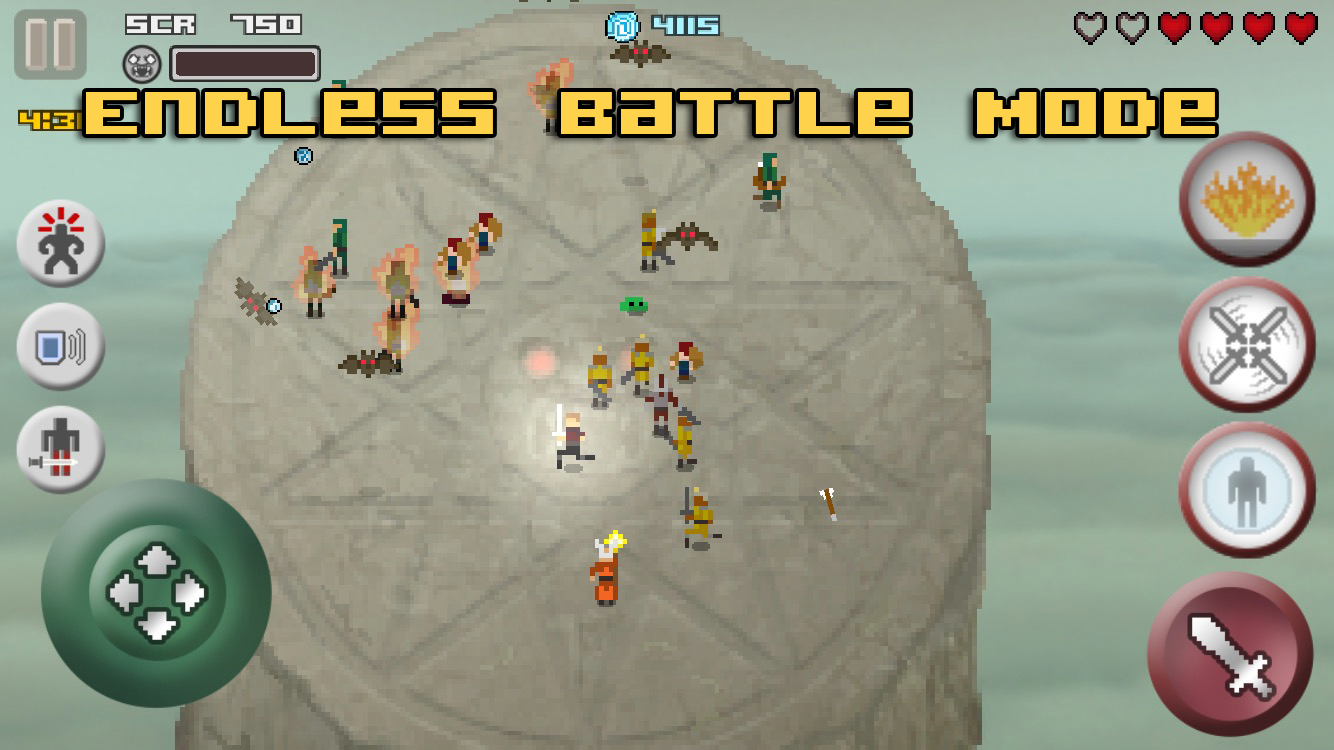Screen dimensions: 1334x750
Task: Cast the flame skill
Action: pyautogui.click(x=1246, y=198)
